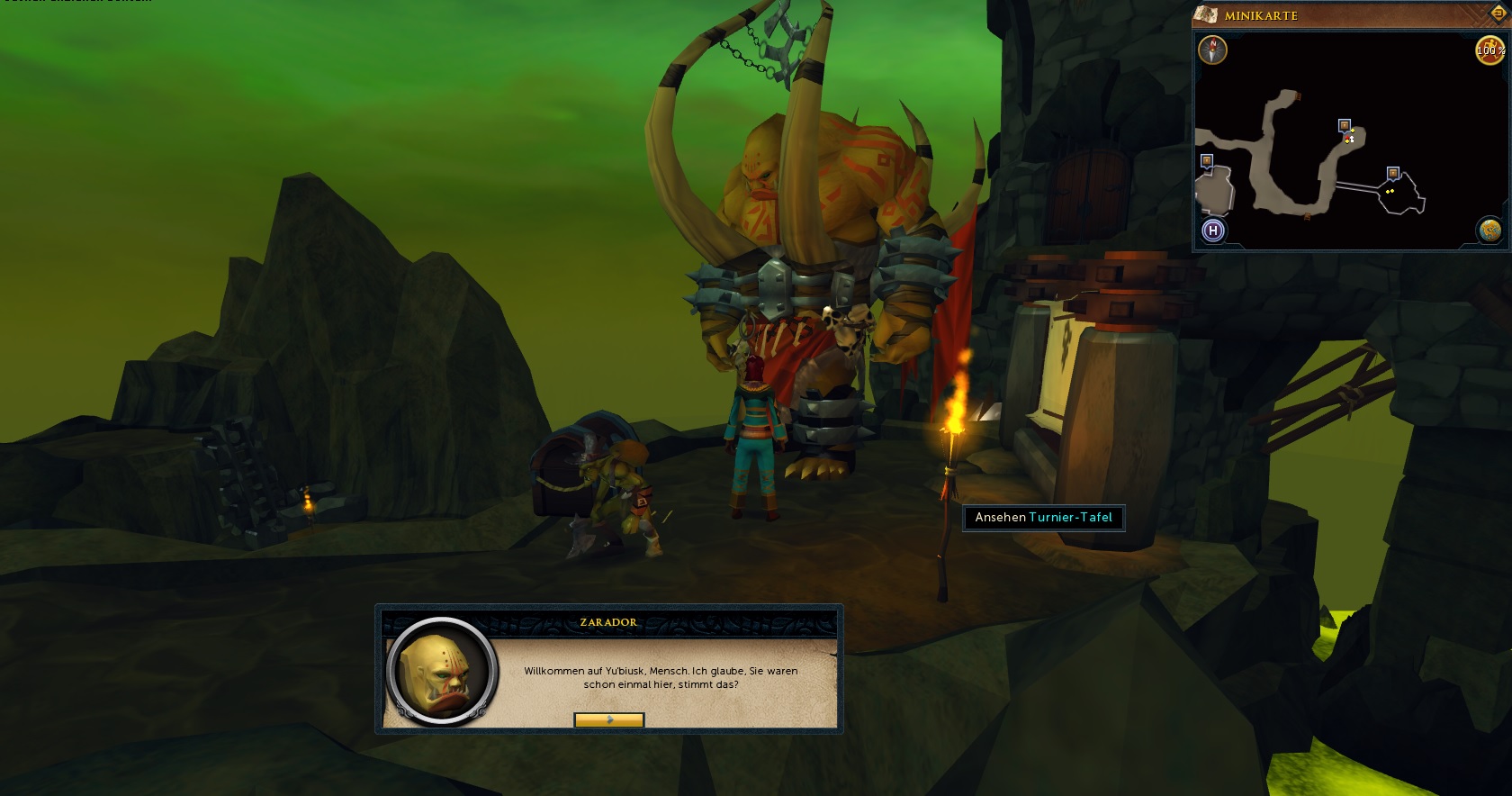Open the world map globe icon
The height and width of the screenshot is (796, 1512).
(x=1489, y=231)
